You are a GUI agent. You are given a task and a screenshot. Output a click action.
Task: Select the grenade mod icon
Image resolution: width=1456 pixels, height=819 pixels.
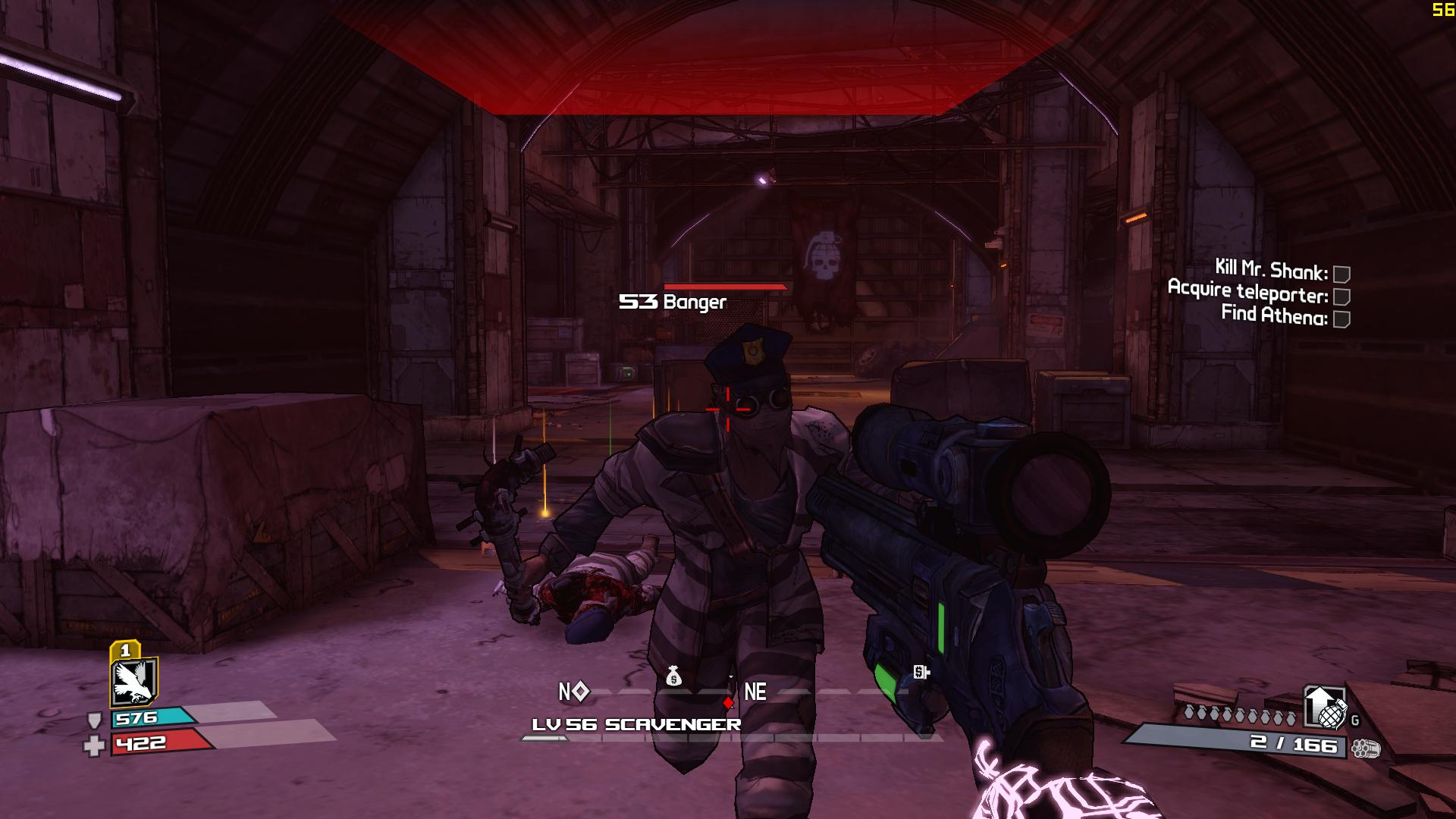pyautogui.click(x=1324, y=707)
